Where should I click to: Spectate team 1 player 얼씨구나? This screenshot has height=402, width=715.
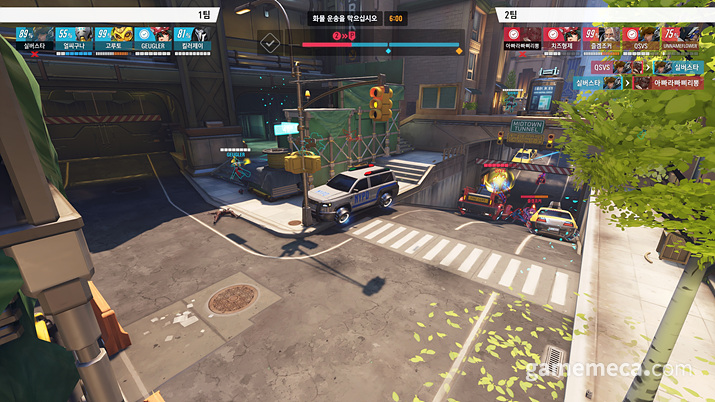(71, 39)
